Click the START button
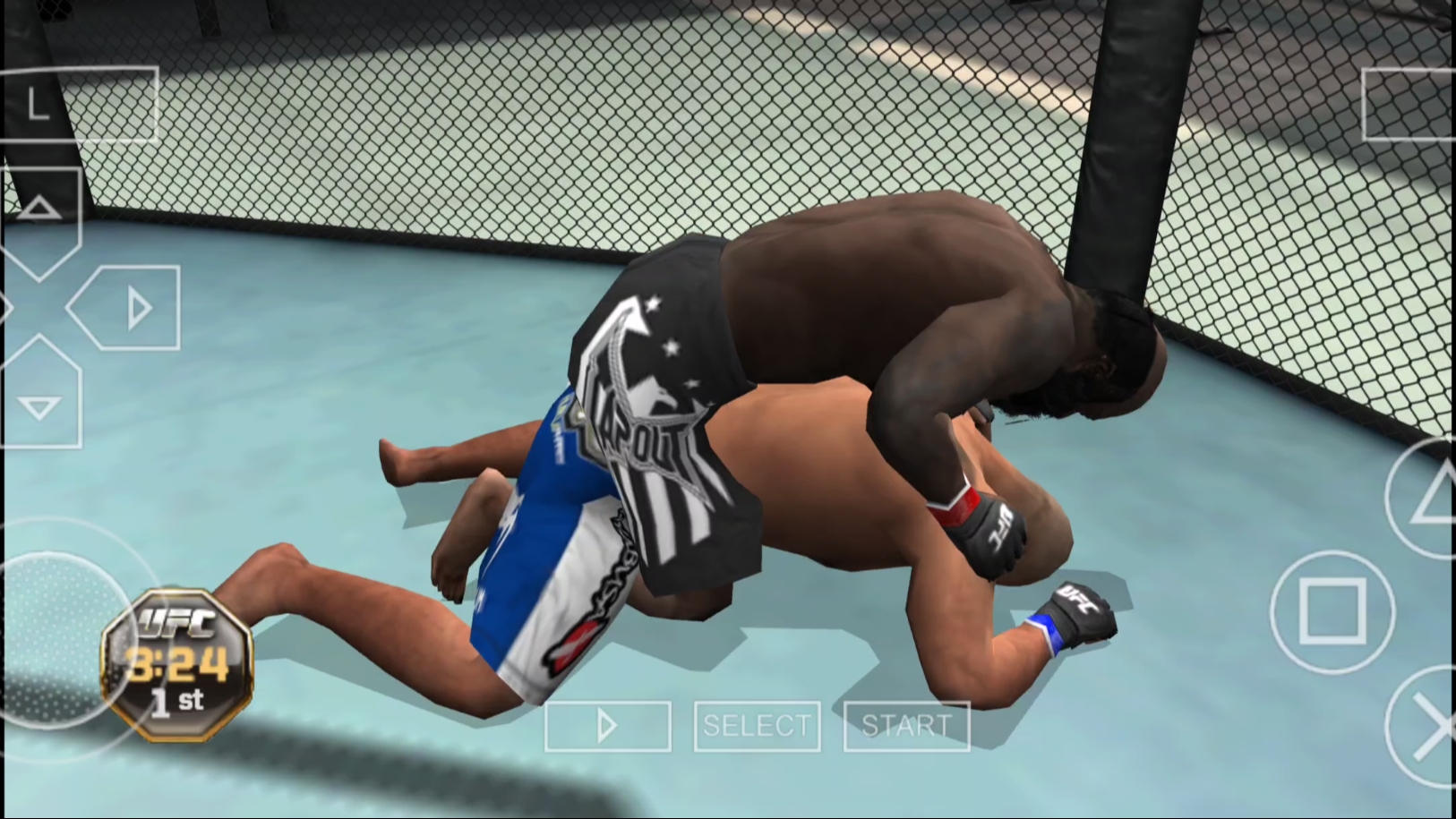Screen dimensions: 1456x819 [906, 726]
